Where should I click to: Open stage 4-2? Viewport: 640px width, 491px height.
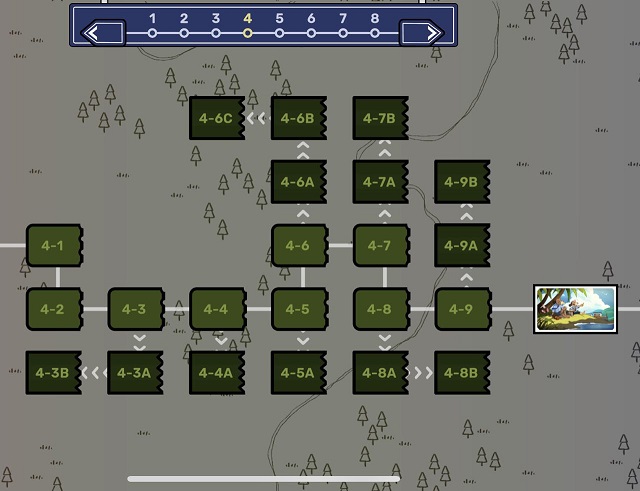[x=52, y=309]
